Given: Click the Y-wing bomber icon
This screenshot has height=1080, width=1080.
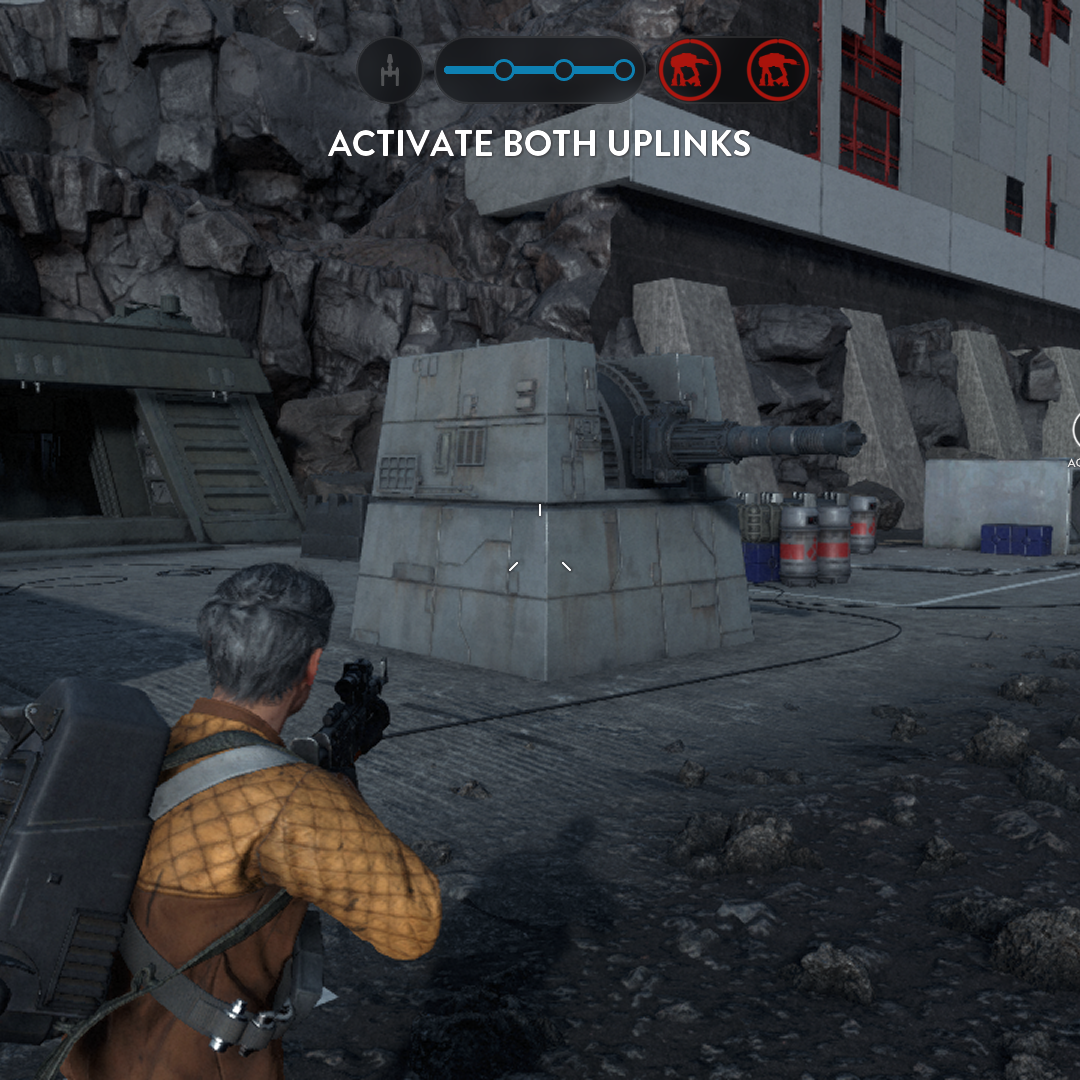Looking at the screenshot, I should click(389, 71).
